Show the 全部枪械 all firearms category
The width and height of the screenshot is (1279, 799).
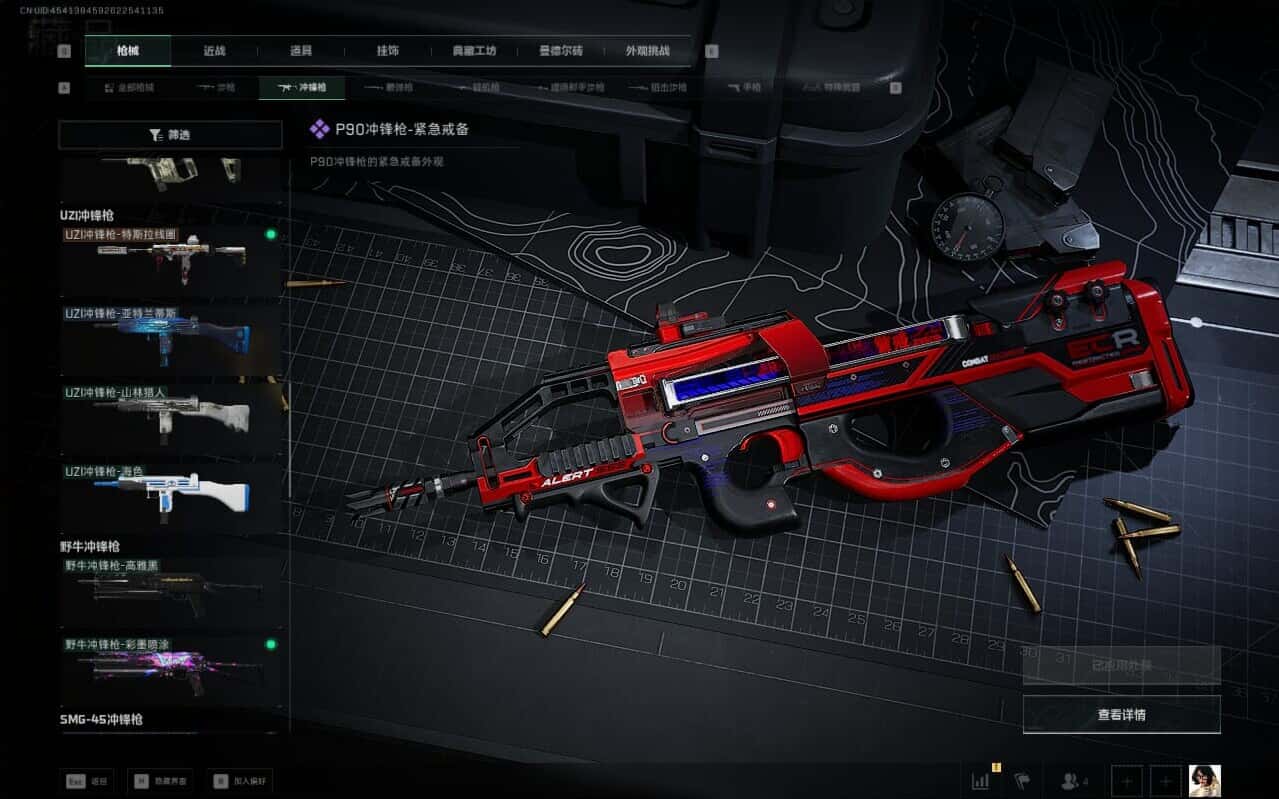[130, 88]
